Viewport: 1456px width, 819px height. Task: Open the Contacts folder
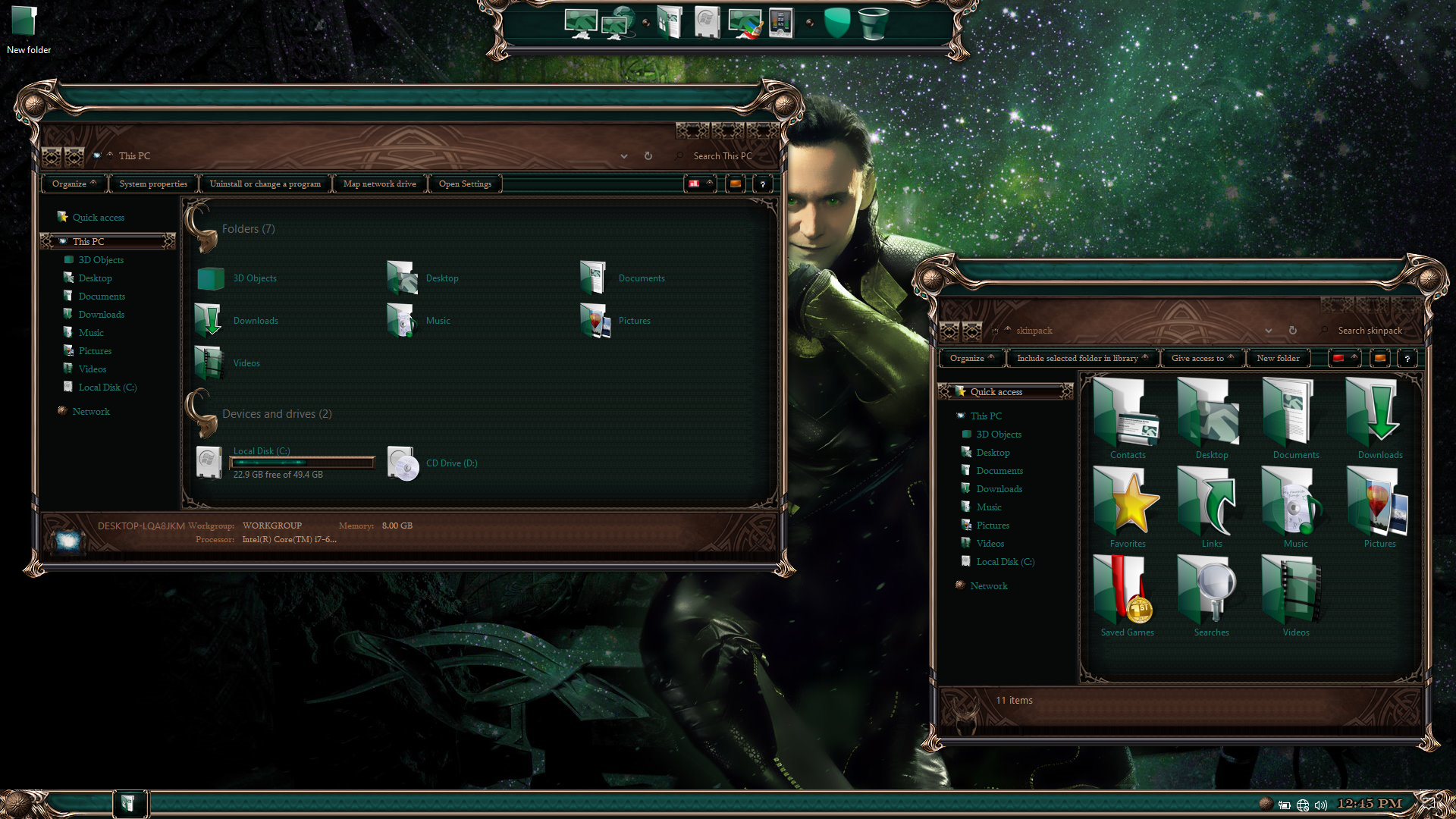pos(1128,420)
